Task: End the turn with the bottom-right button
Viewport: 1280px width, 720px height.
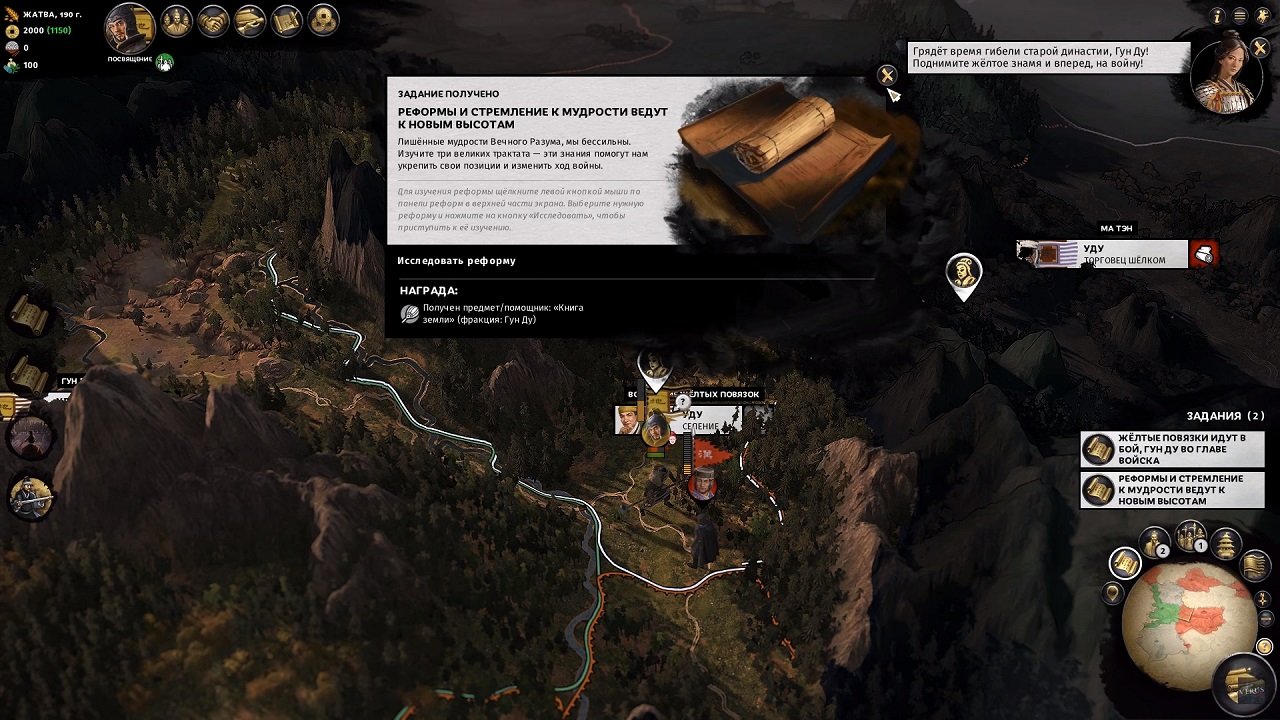Action: [x=1243, y=685]
